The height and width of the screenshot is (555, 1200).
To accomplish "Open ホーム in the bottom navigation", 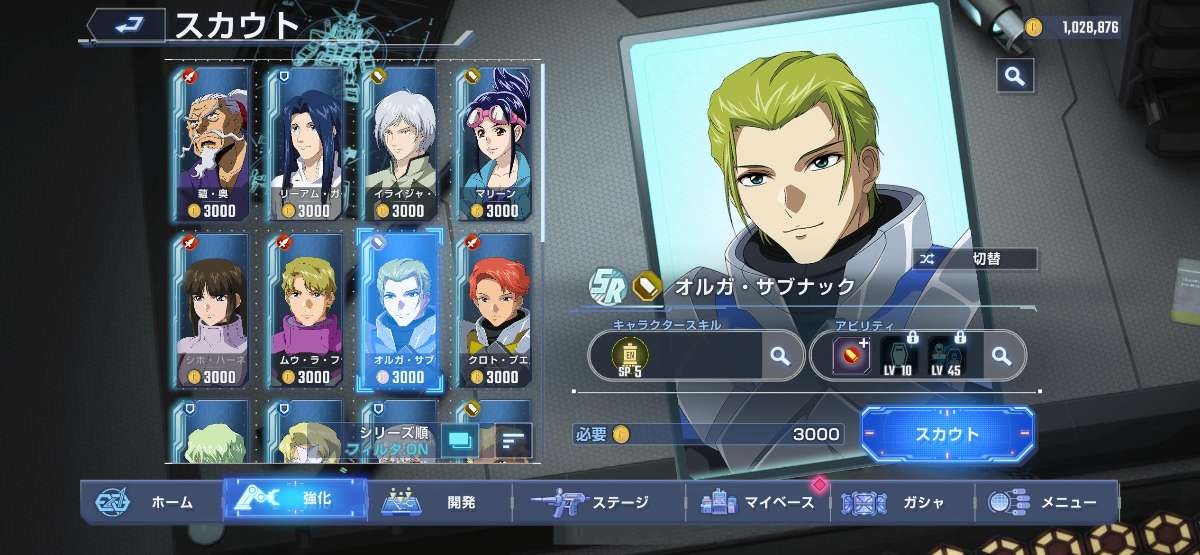I will click(x=150, y=502).
